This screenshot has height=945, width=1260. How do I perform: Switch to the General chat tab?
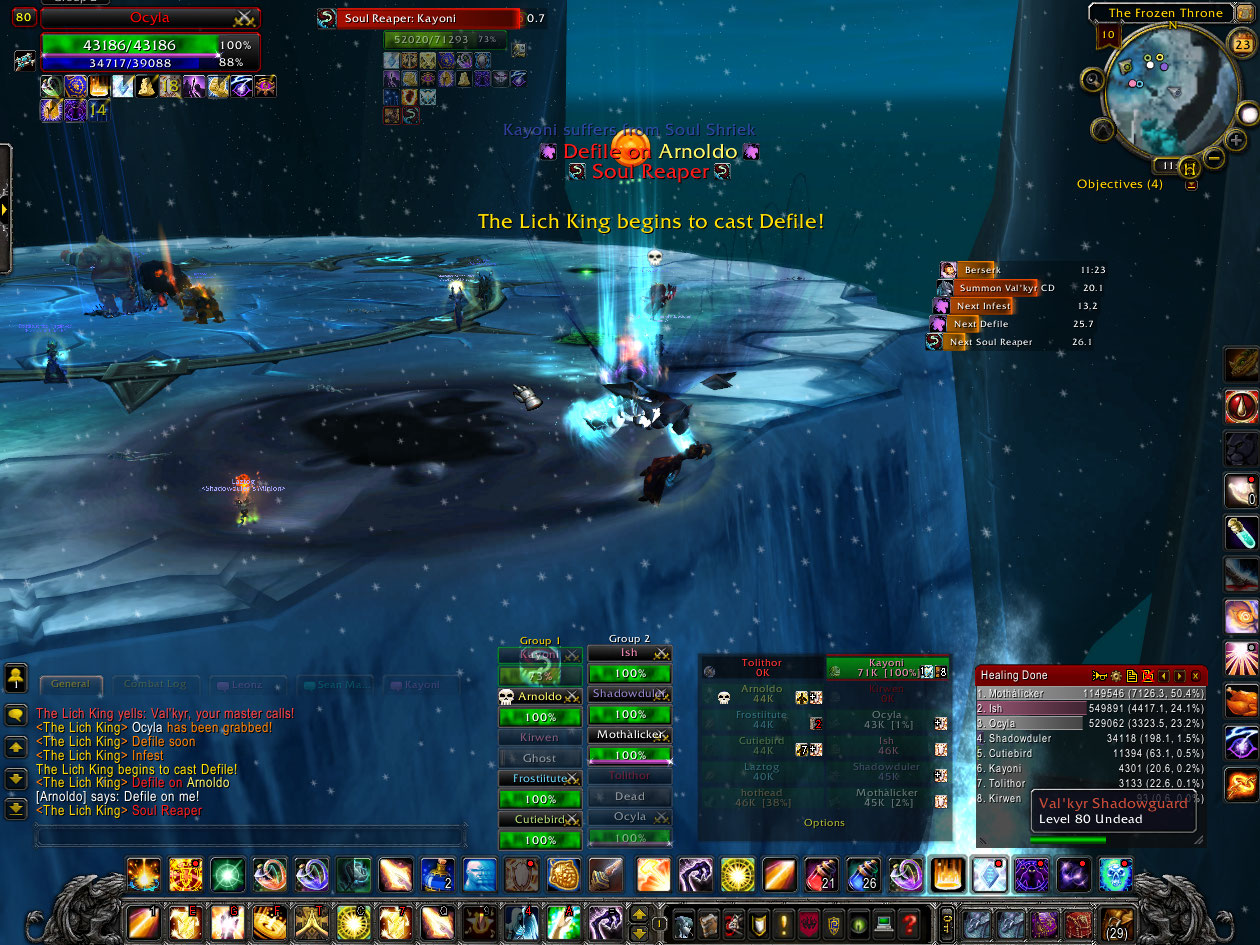point(71,685)
